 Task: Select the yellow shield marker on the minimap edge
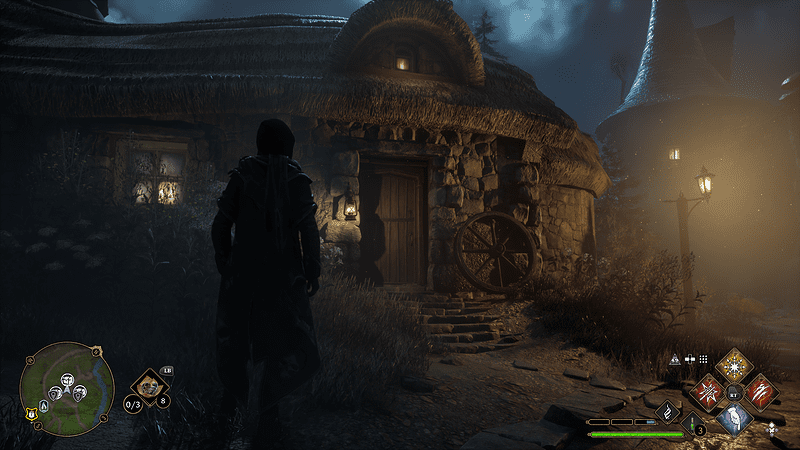[31, 414]
